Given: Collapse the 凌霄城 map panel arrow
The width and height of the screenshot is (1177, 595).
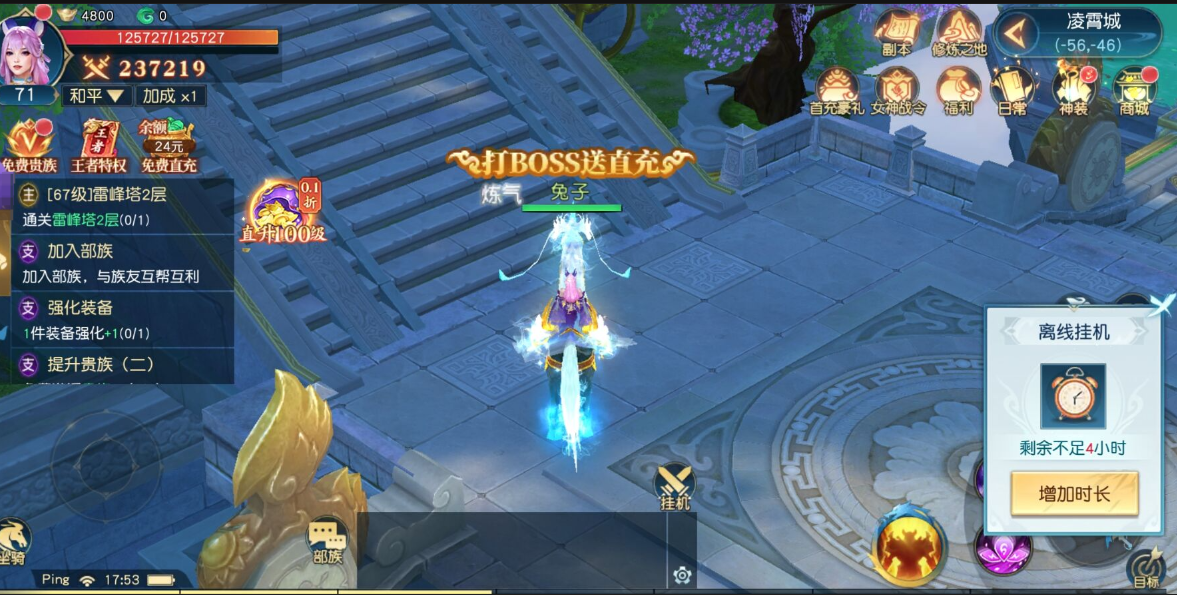Looking at the screenshot, I should point(1015,33).
